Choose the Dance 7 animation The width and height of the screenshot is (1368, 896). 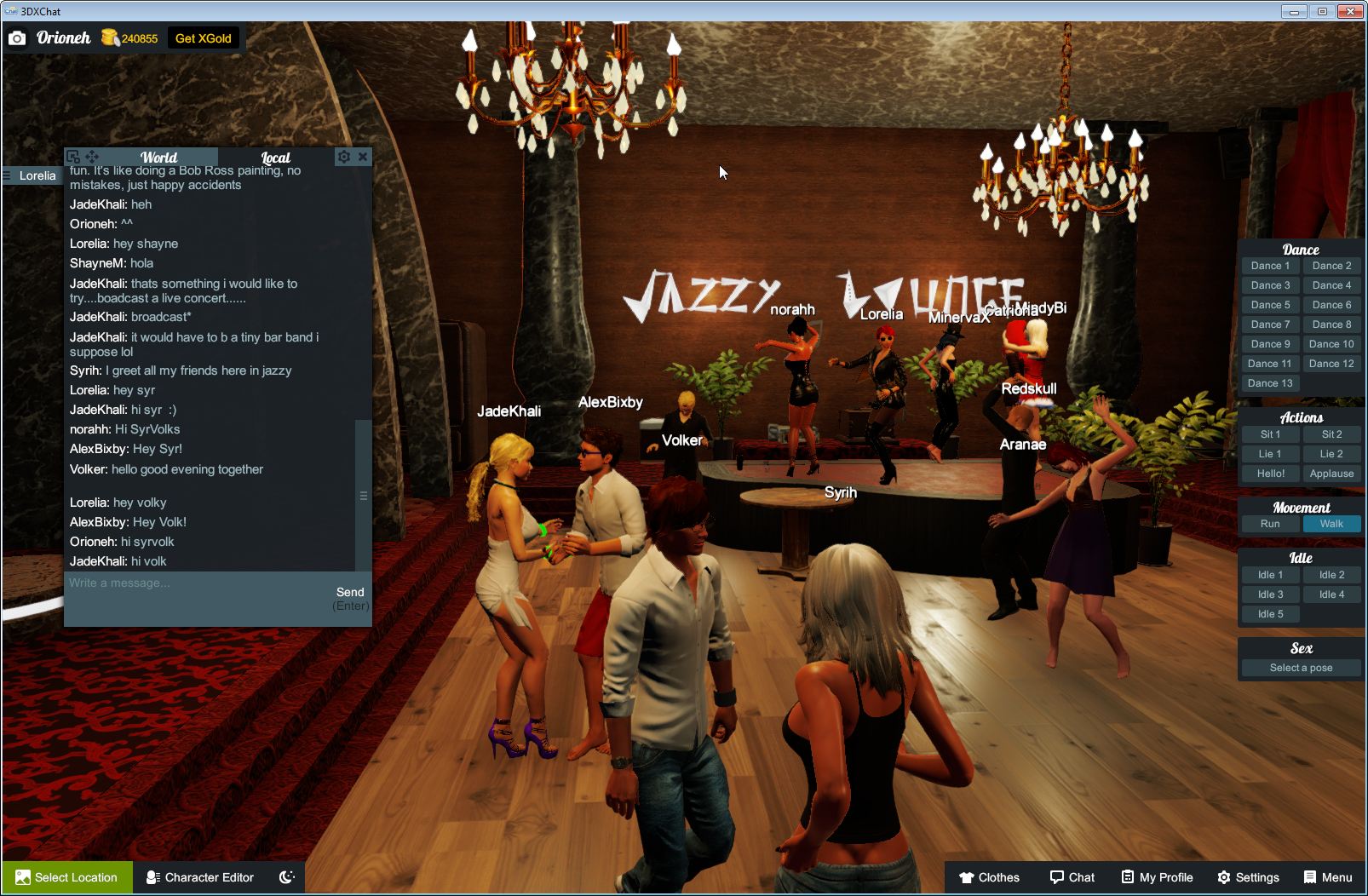click(x=1270, y=325)
